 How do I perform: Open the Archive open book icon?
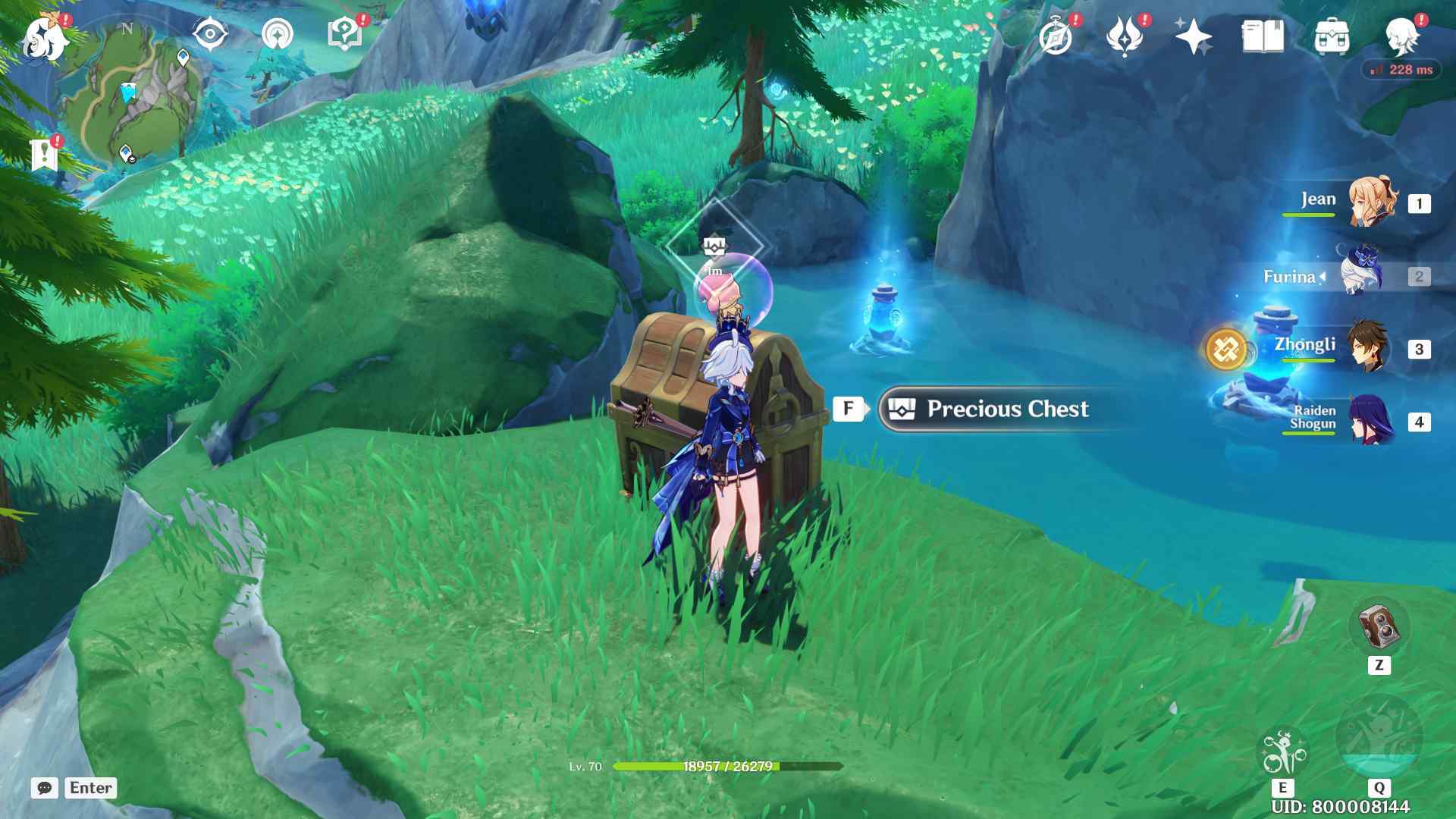point(1263,36)
